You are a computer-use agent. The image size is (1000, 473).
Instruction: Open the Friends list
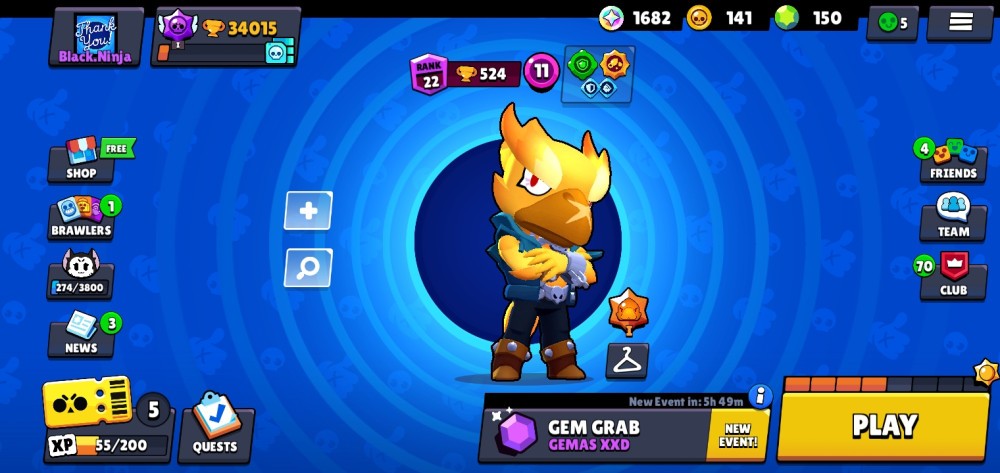[x=952, y=160]
